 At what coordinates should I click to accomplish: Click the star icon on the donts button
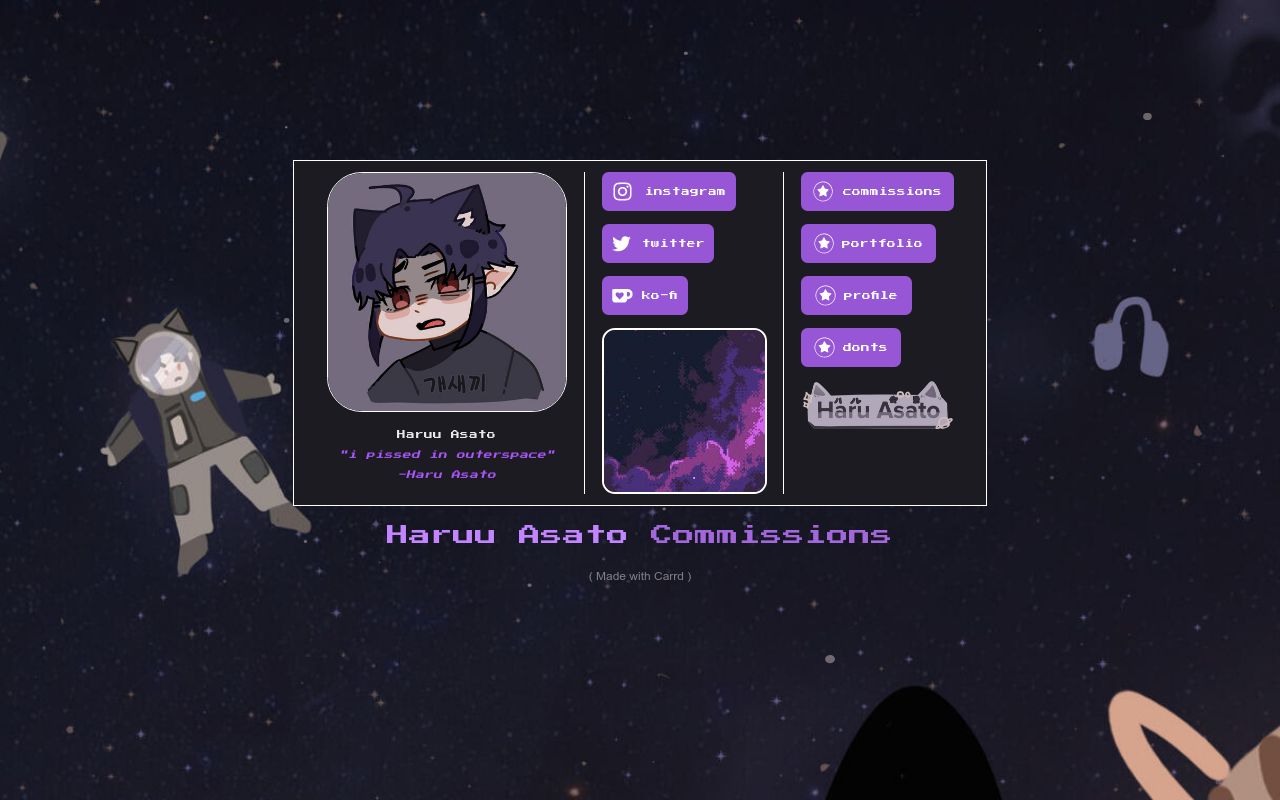824,347
